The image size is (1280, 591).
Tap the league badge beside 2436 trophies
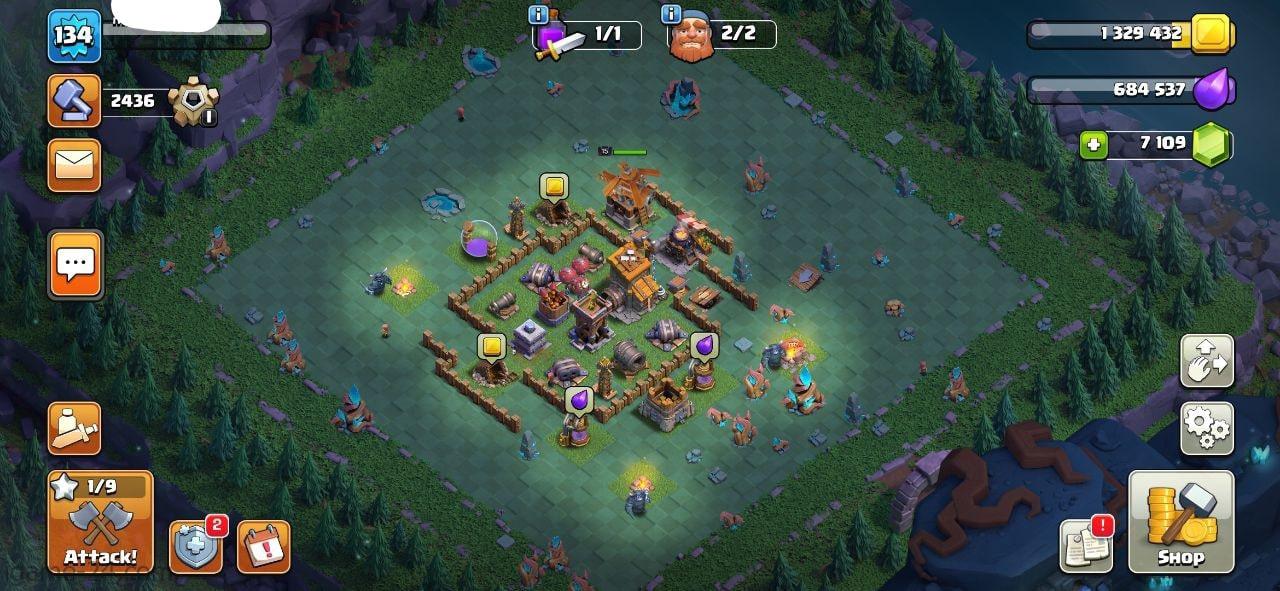click(191, 100)
